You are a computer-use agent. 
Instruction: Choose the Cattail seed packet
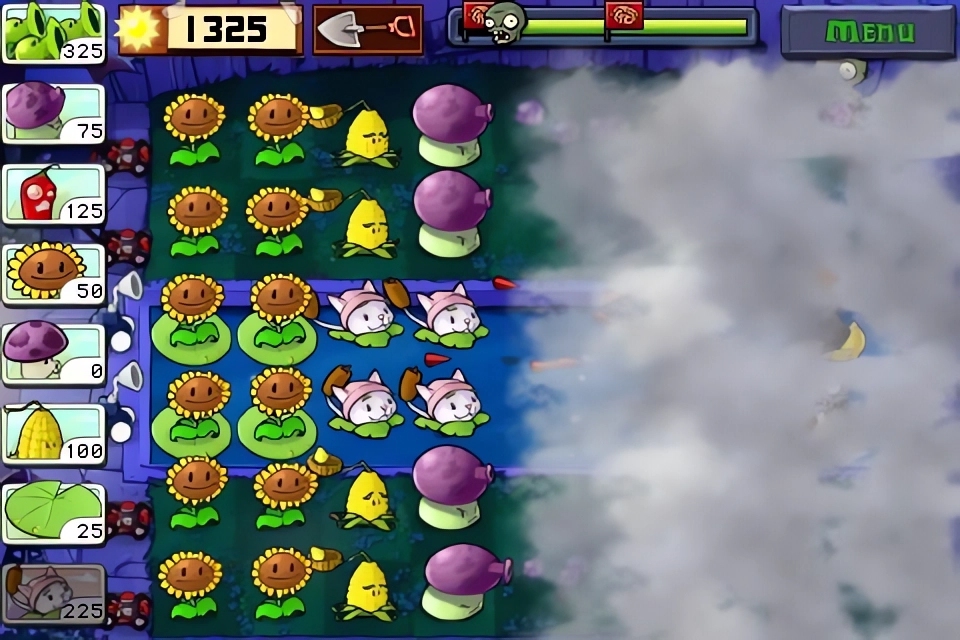(54, 593)
